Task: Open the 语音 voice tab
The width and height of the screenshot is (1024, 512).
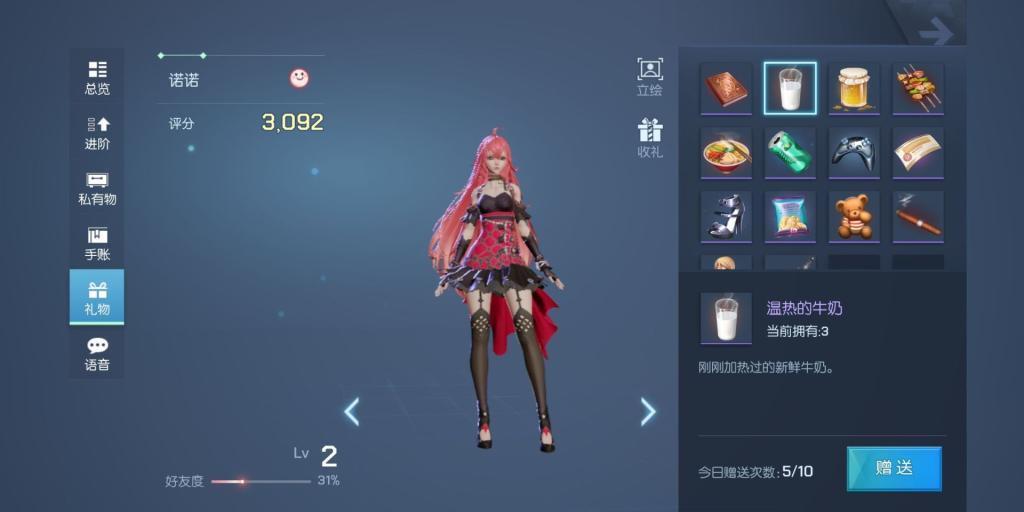Action: coord(97,354)
